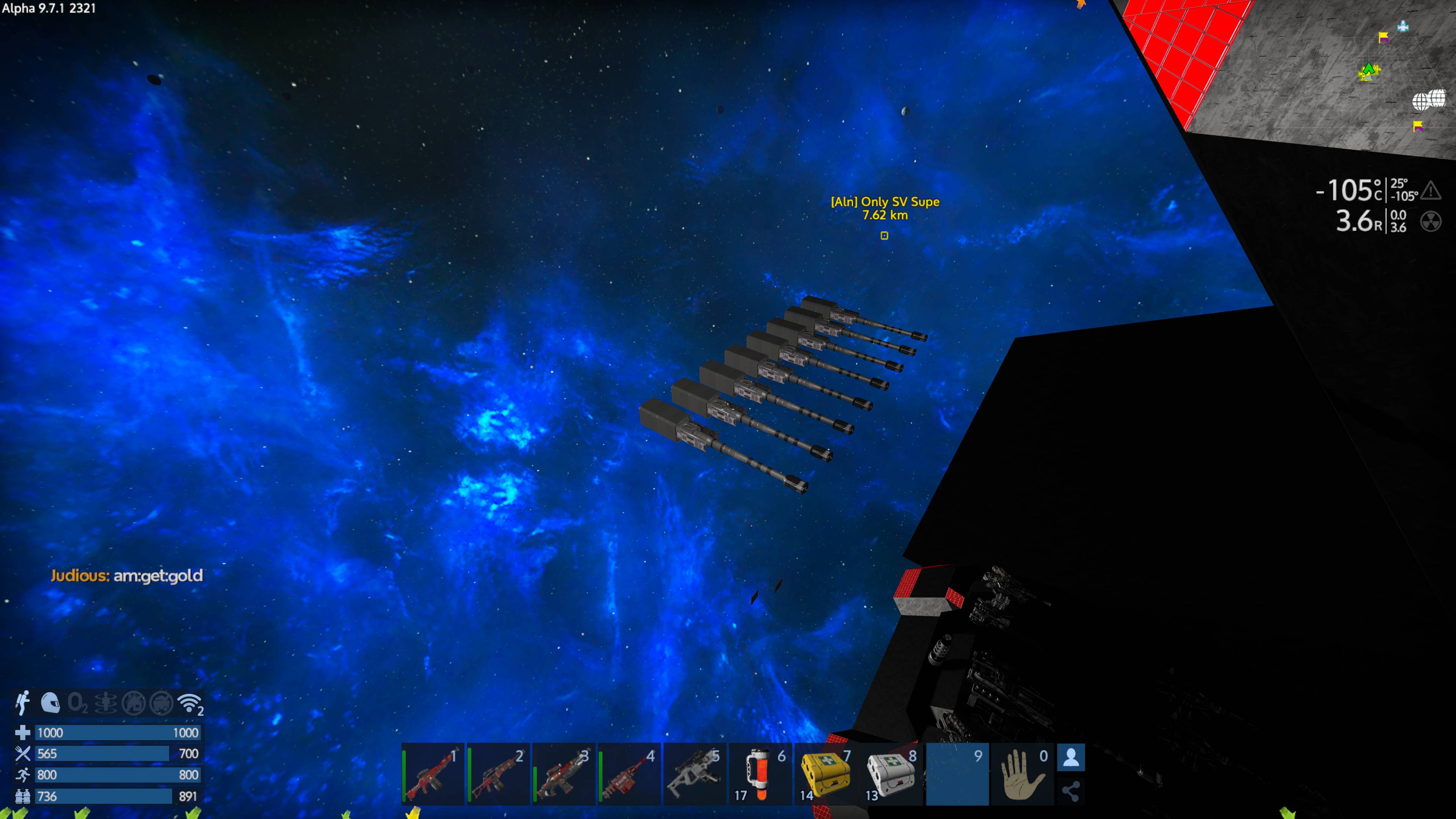Click the share icon beside the hotbar
This screenshot has height=819, width=1456.
(x=1070, y=791)
